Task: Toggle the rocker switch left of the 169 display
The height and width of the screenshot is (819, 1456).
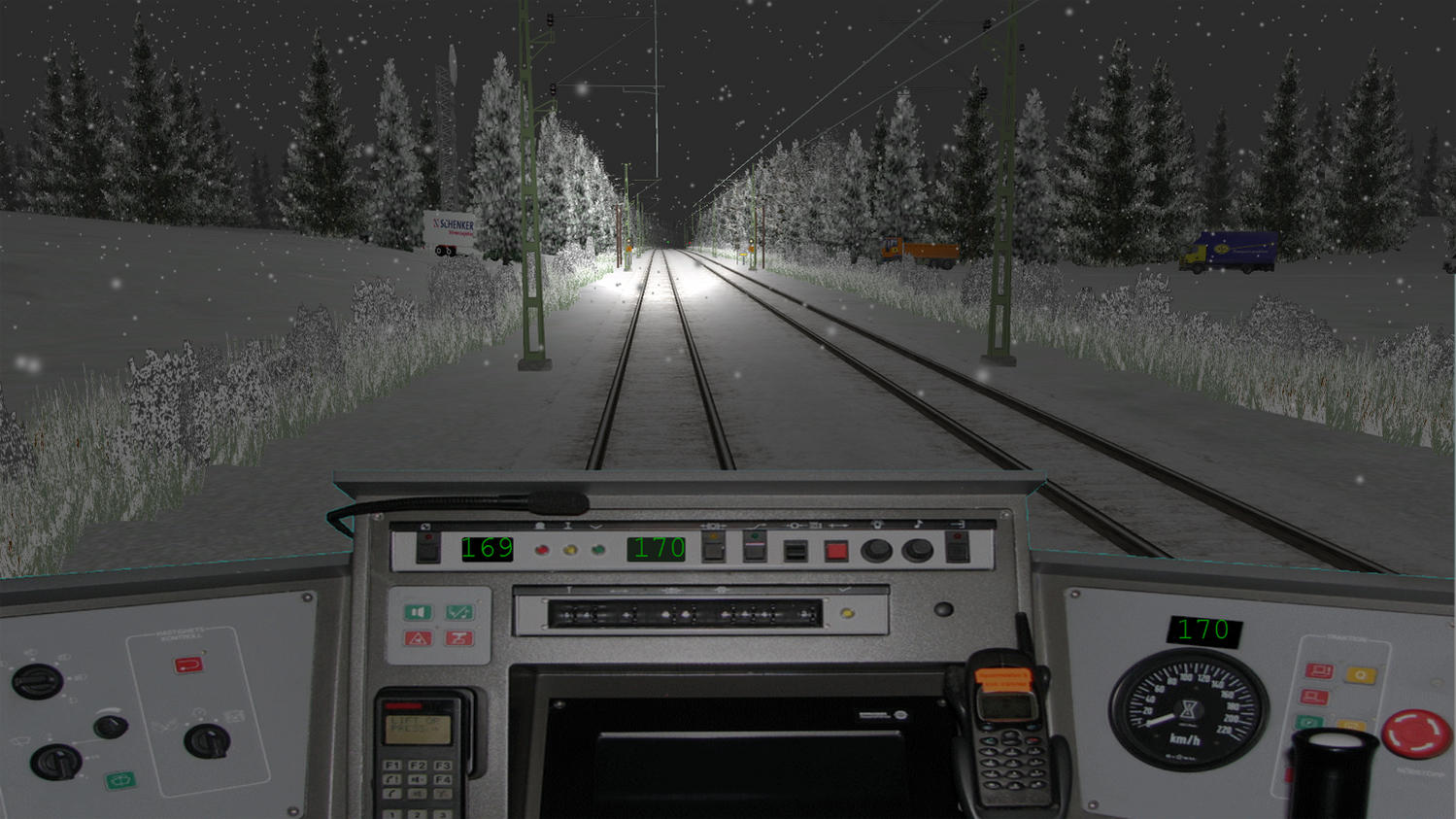Action: 428,548
